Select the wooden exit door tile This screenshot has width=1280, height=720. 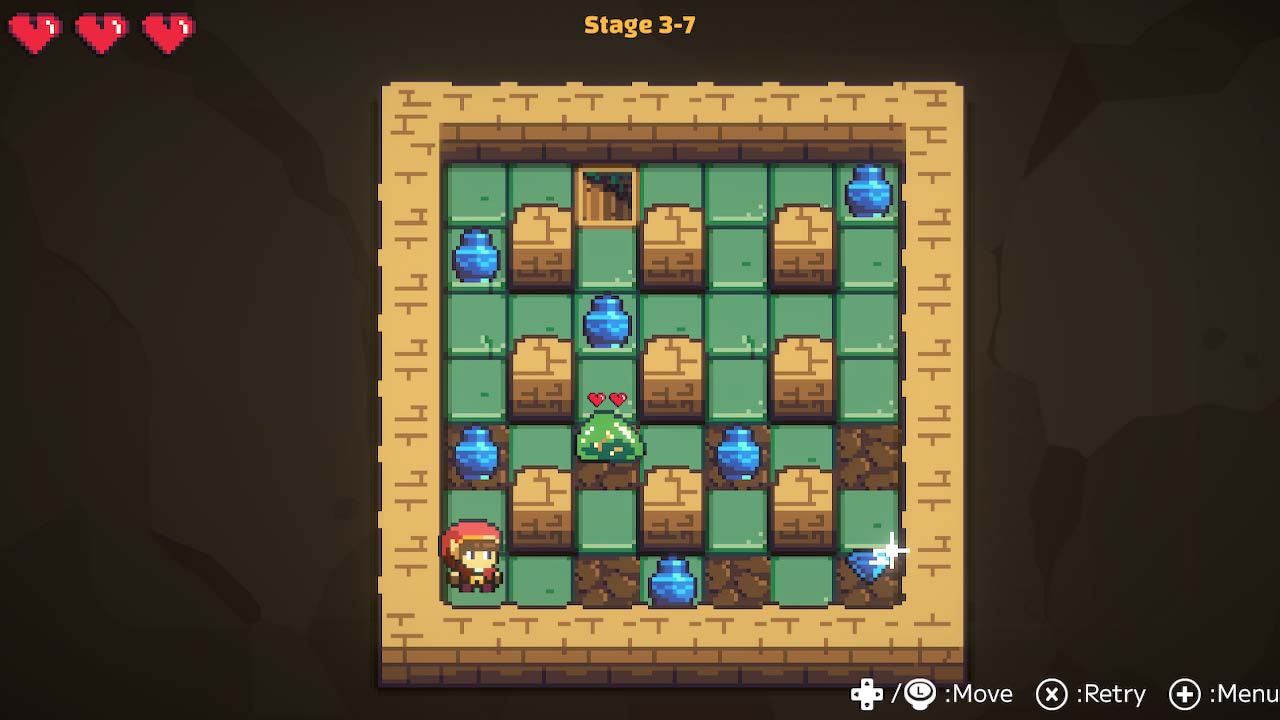pos(606,196)
